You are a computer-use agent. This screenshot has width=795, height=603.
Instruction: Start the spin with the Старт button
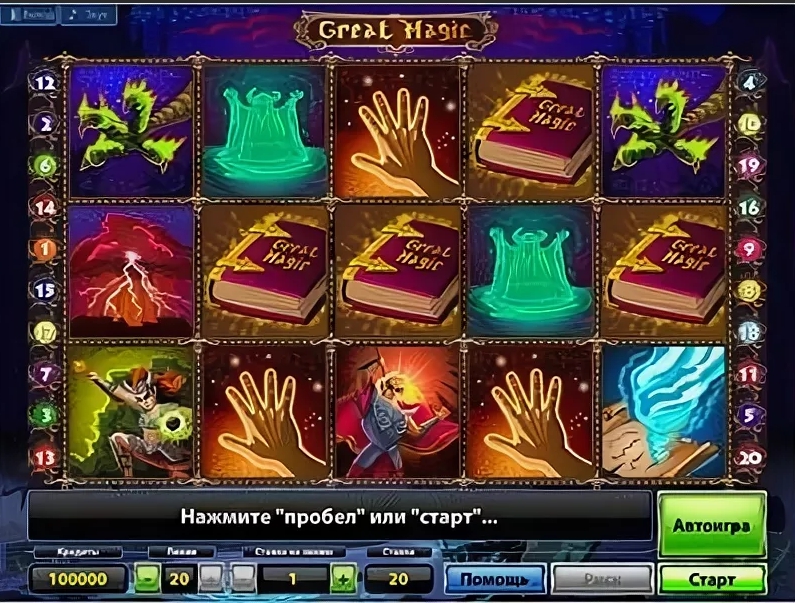[x=712, y=579]
